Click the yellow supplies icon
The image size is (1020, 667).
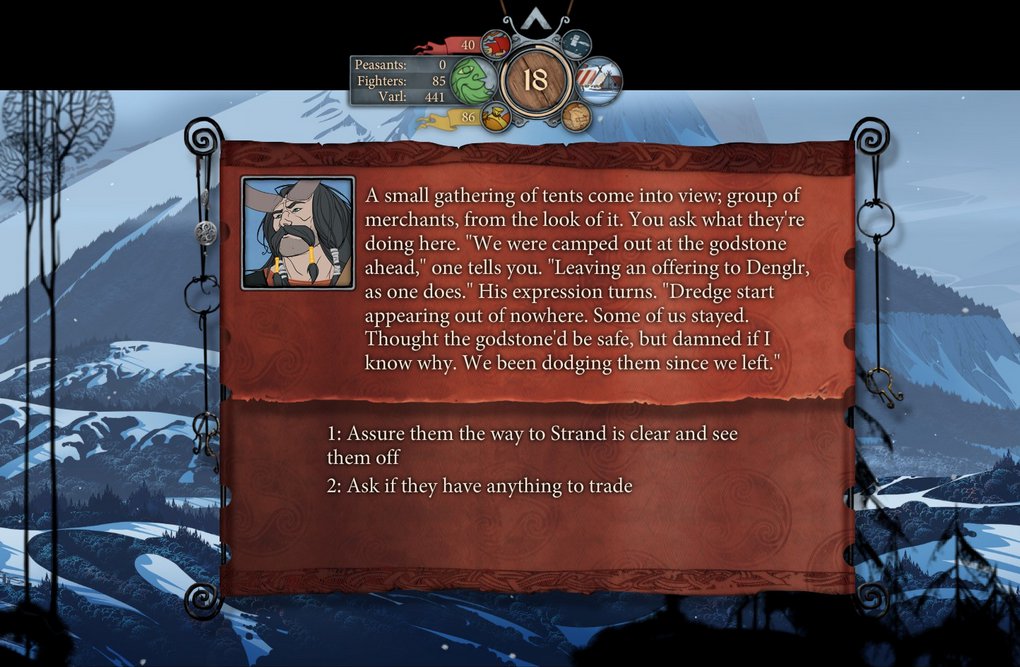[495, 118]
